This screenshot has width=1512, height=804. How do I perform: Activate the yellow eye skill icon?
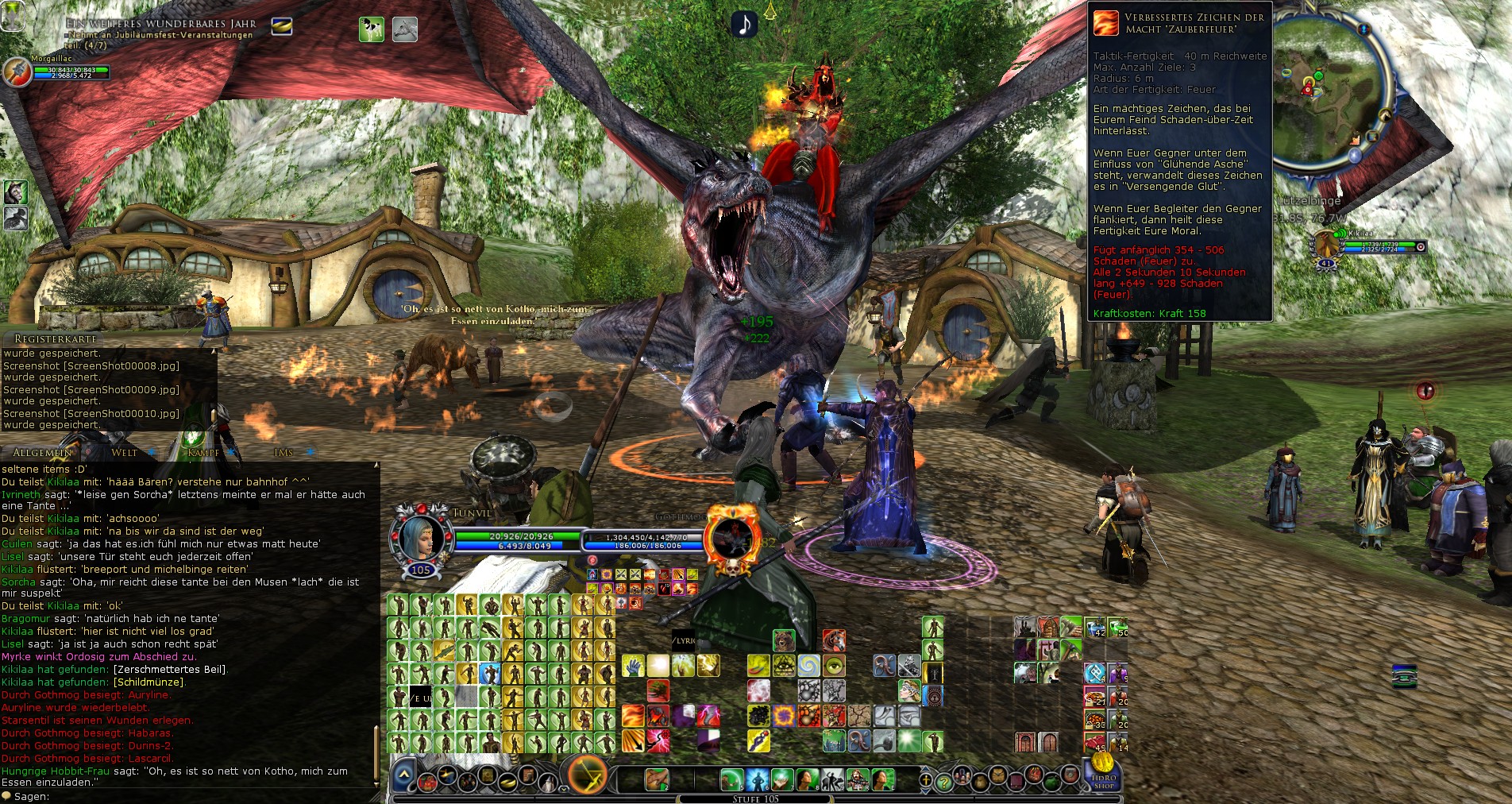click(x=835, y=665)
